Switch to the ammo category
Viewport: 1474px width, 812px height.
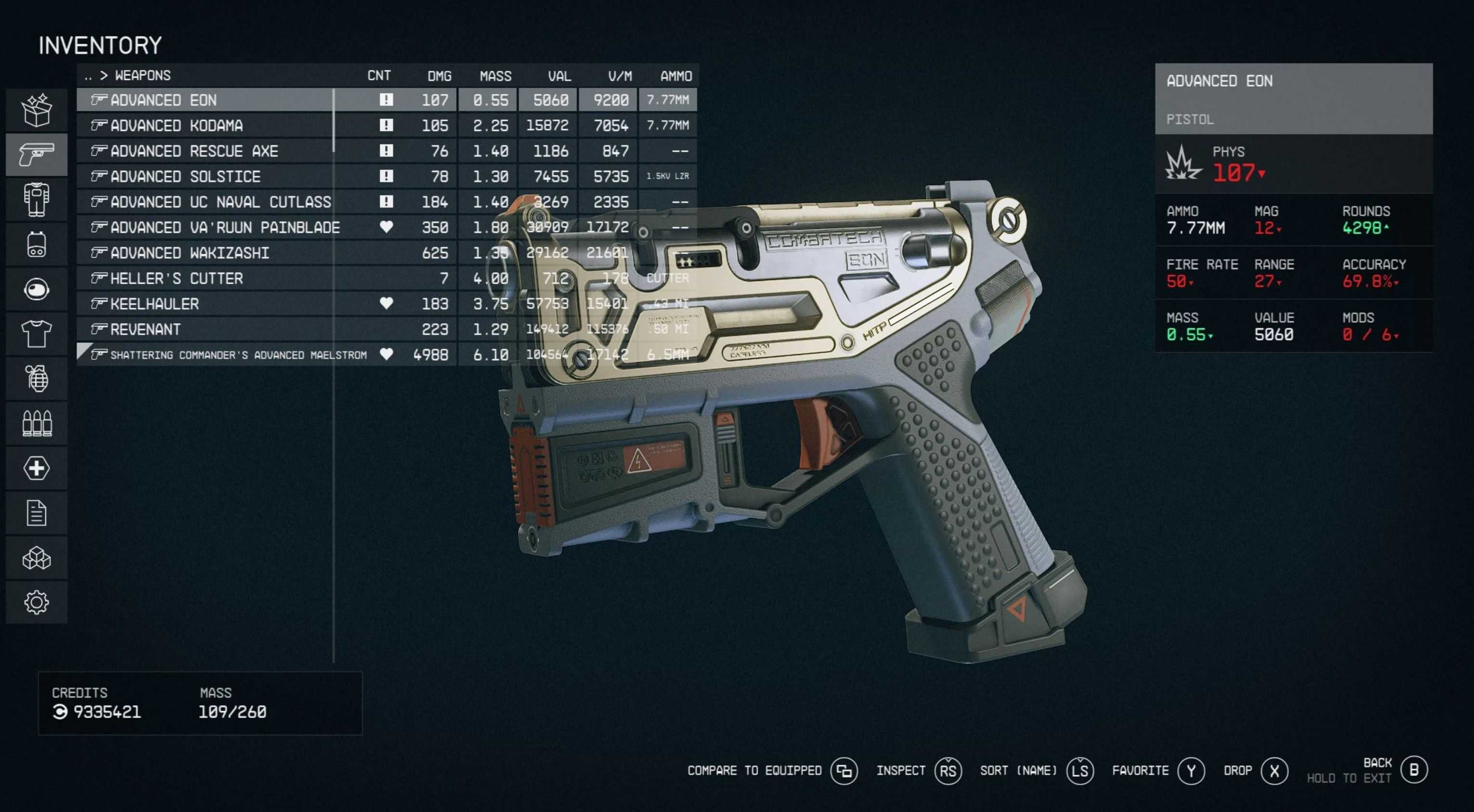coord(37,423)
